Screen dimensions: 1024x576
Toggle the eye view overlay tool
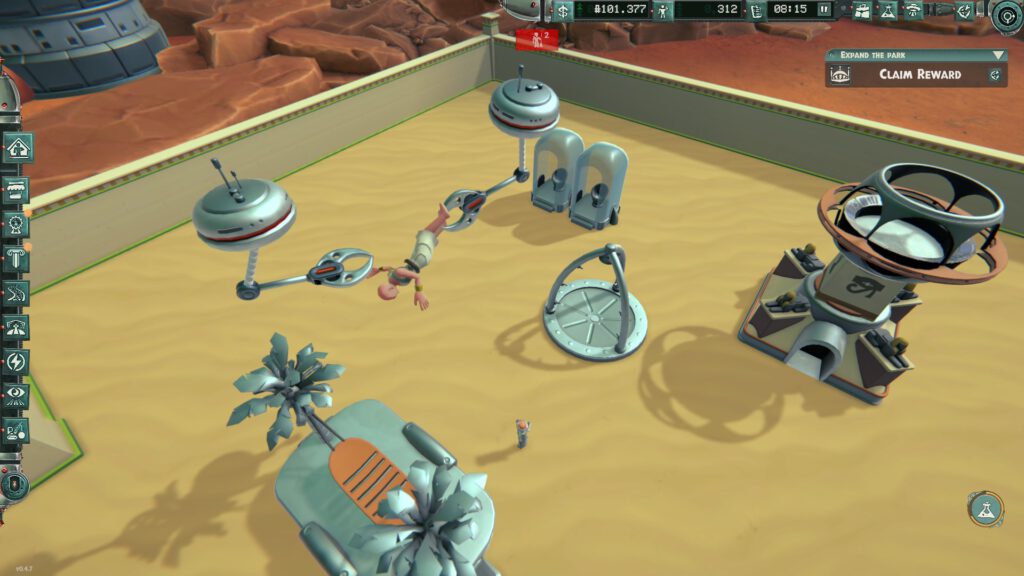[x=17, y=395]
